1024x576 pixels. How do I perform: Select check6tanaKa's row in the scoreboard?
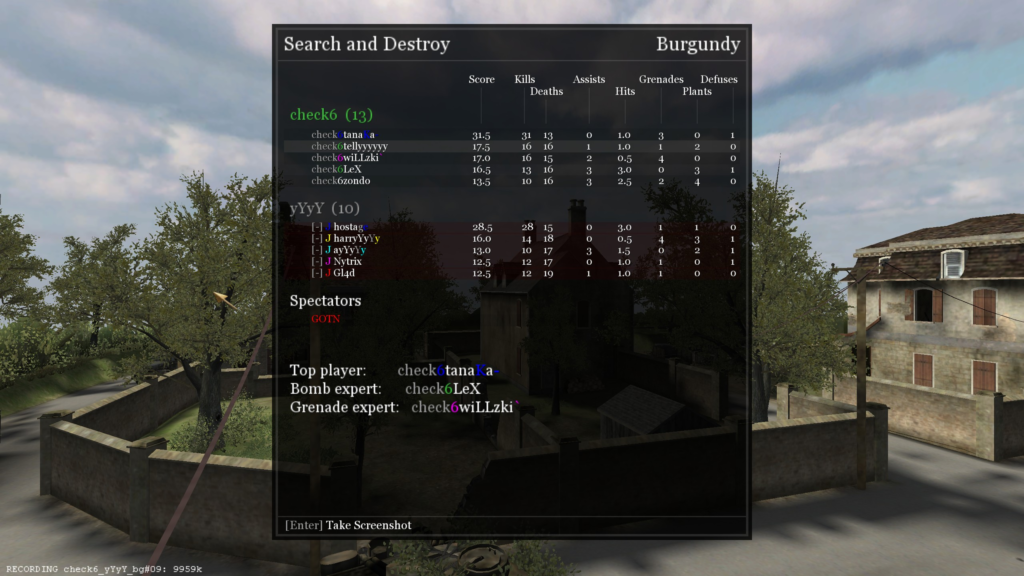pyautogui.click(x=345, y=135)
